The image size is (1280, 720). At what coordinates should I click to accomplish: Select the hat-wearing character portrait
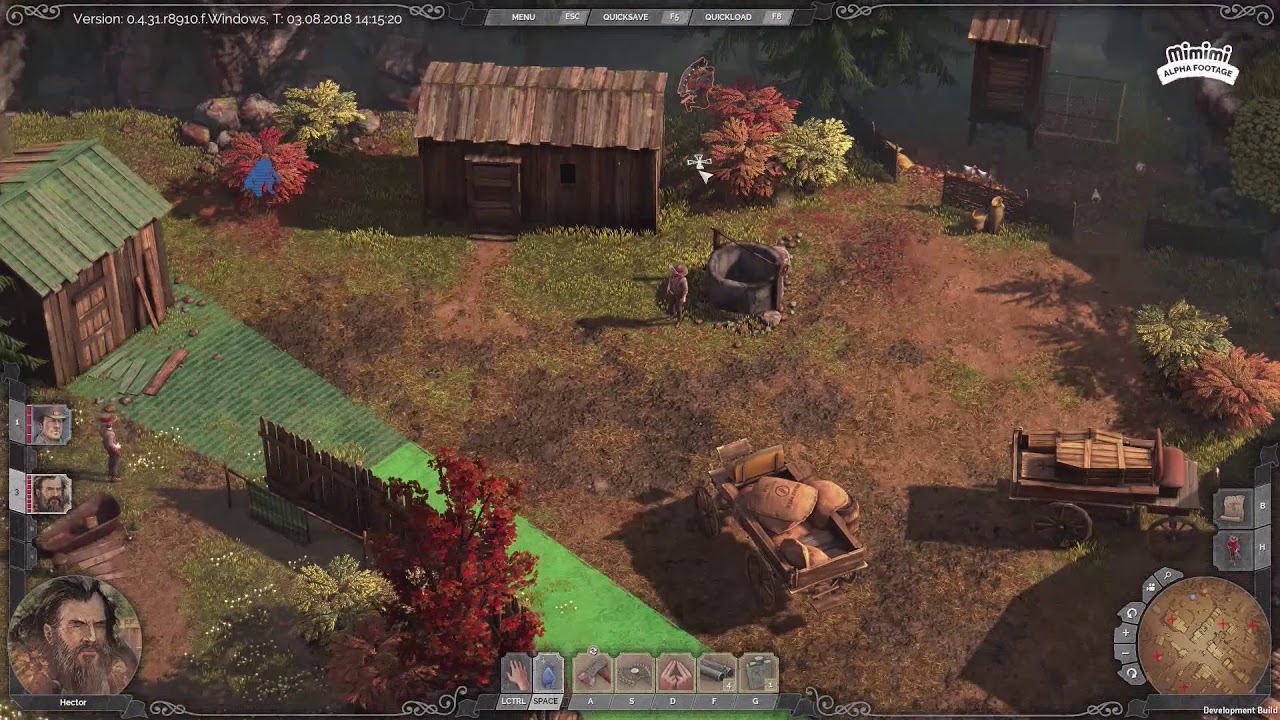click(x=50, y=424)
